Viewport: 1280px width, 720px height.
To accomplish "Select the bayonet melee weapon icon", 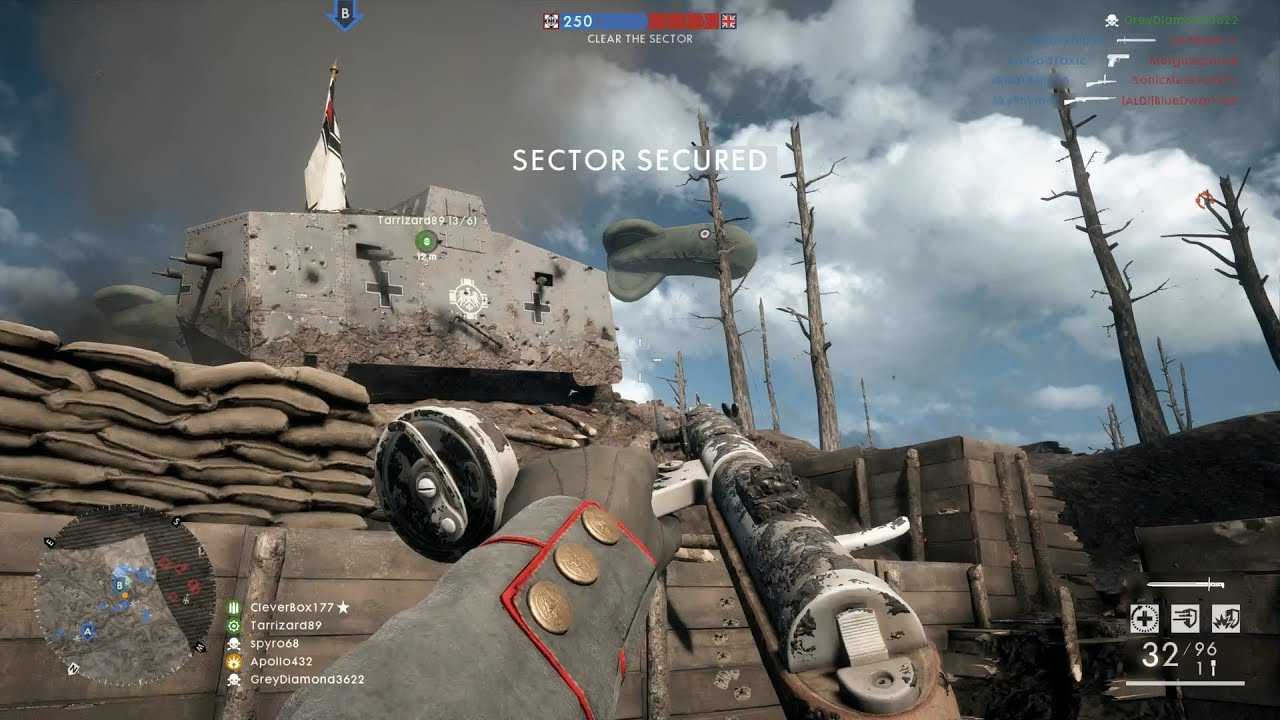I will pyautogui.click(x=1186, y=584).
